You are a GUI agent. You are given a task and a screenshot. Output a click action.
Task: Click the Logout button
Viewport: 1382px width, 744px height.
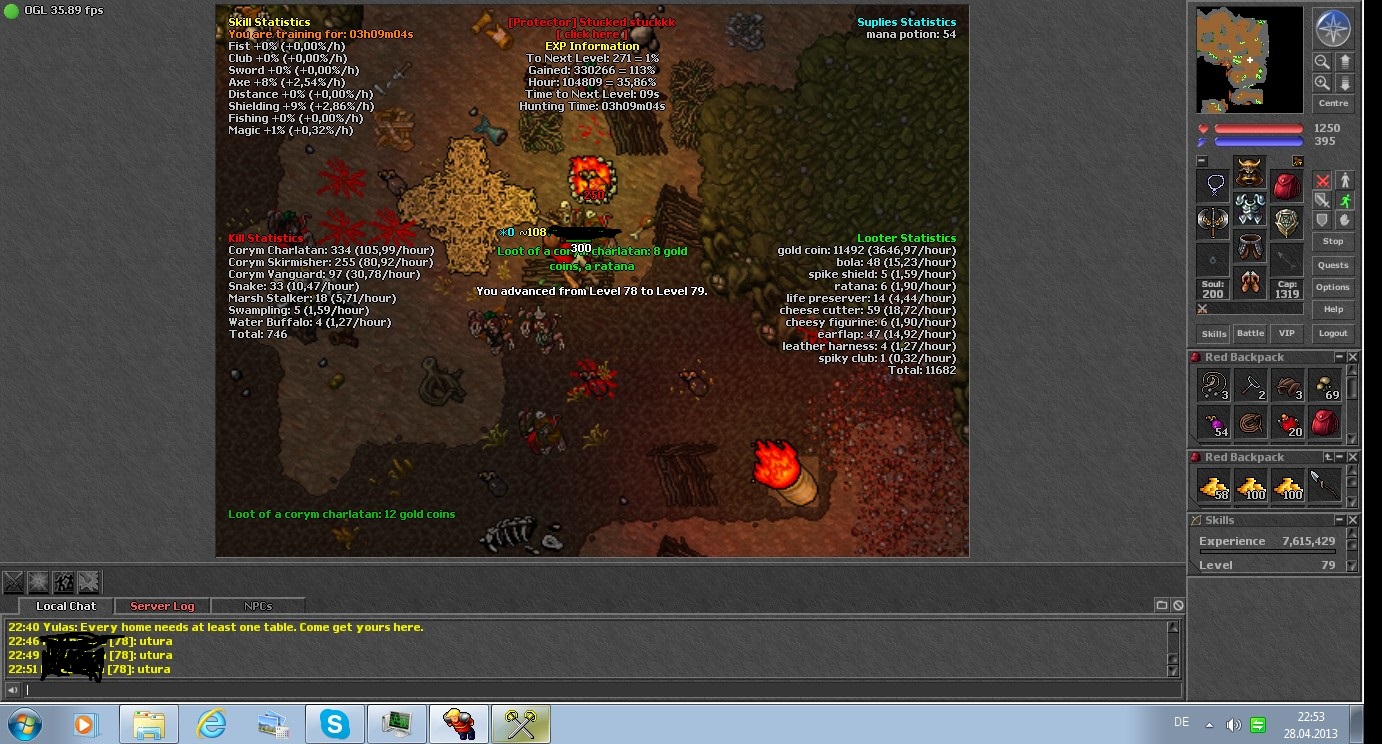coord(1332,333)
